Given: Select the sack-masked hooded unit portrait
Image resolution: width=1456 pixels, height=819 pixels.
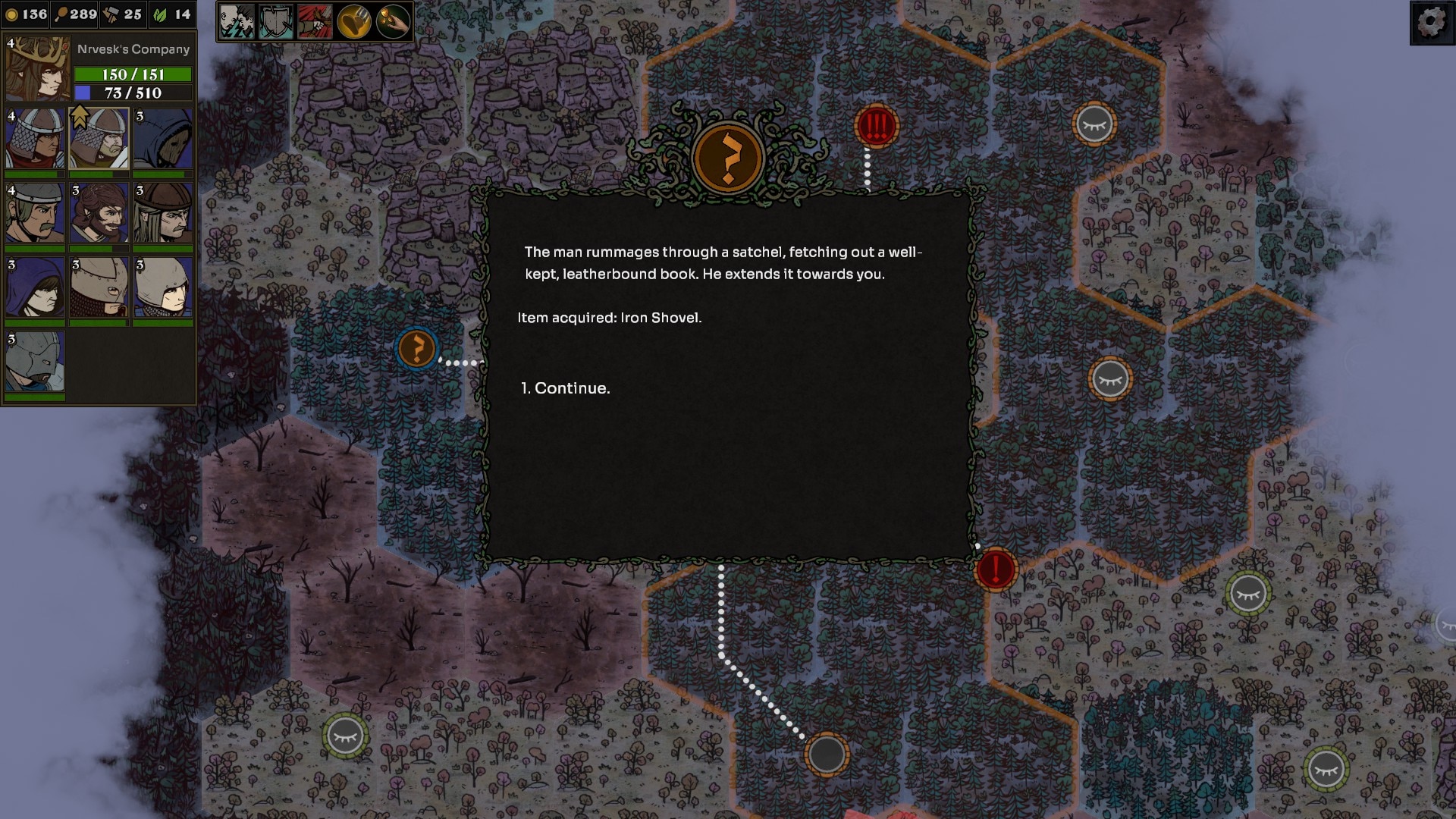Looking at the screenshot, I should click(x=163, y=139).
